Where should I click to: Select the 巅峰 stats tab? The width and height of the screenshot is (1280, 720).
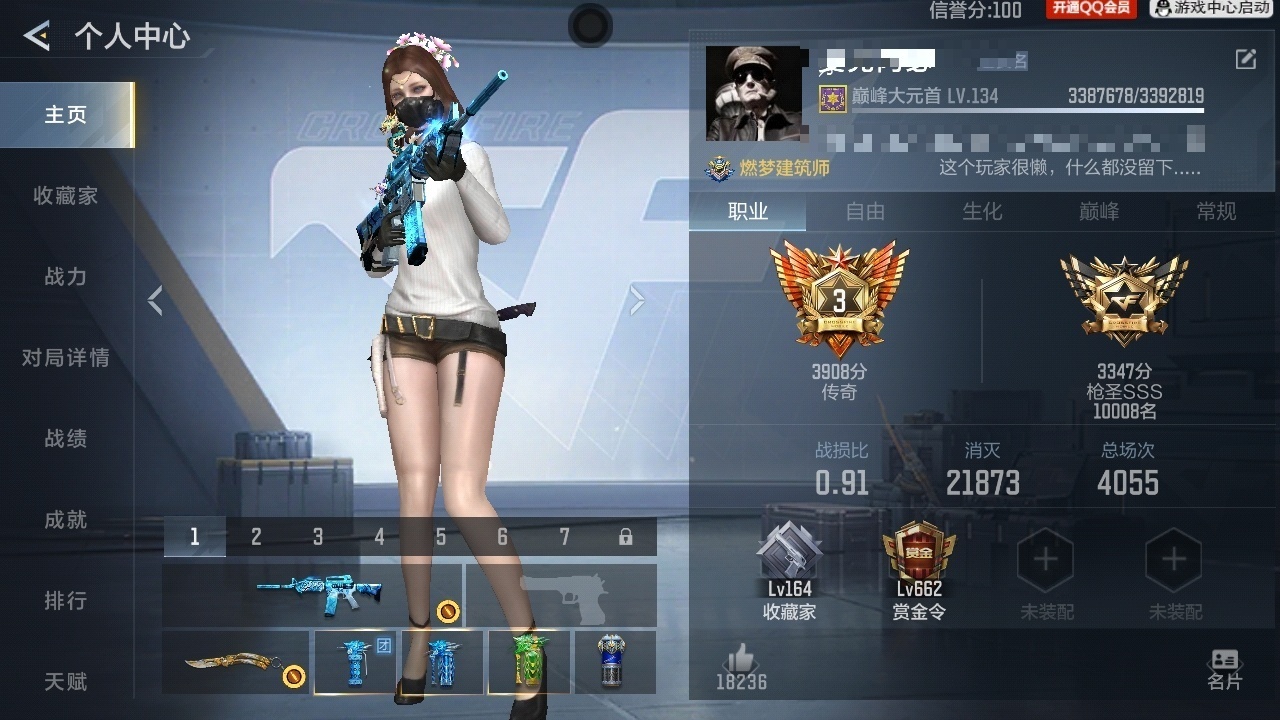pos(1099,211)
